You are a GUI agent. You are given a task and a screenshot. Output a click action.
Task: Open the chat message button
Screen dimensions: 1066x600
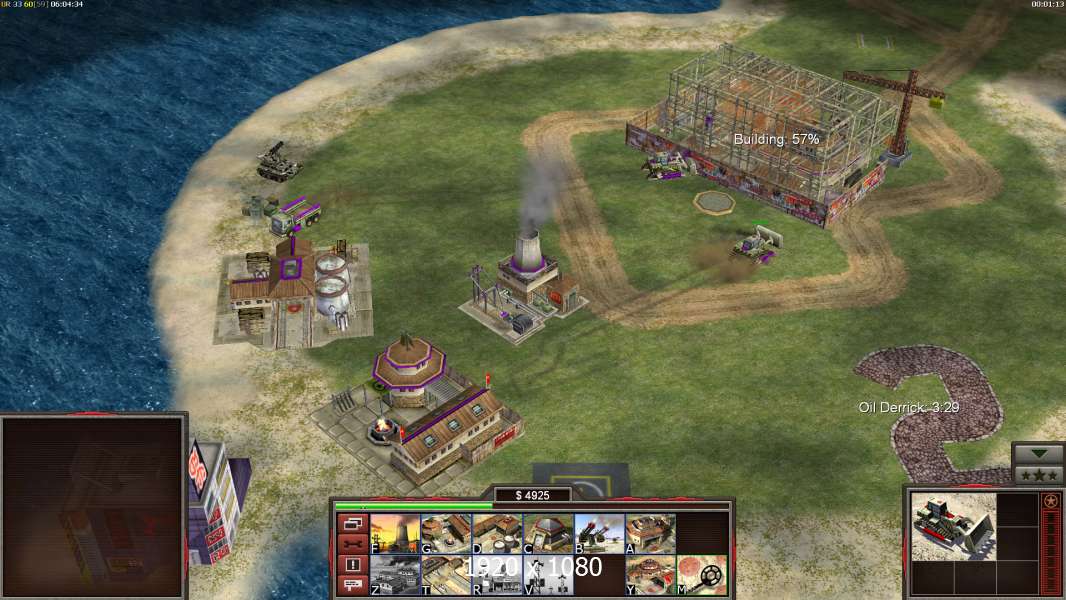352,586
